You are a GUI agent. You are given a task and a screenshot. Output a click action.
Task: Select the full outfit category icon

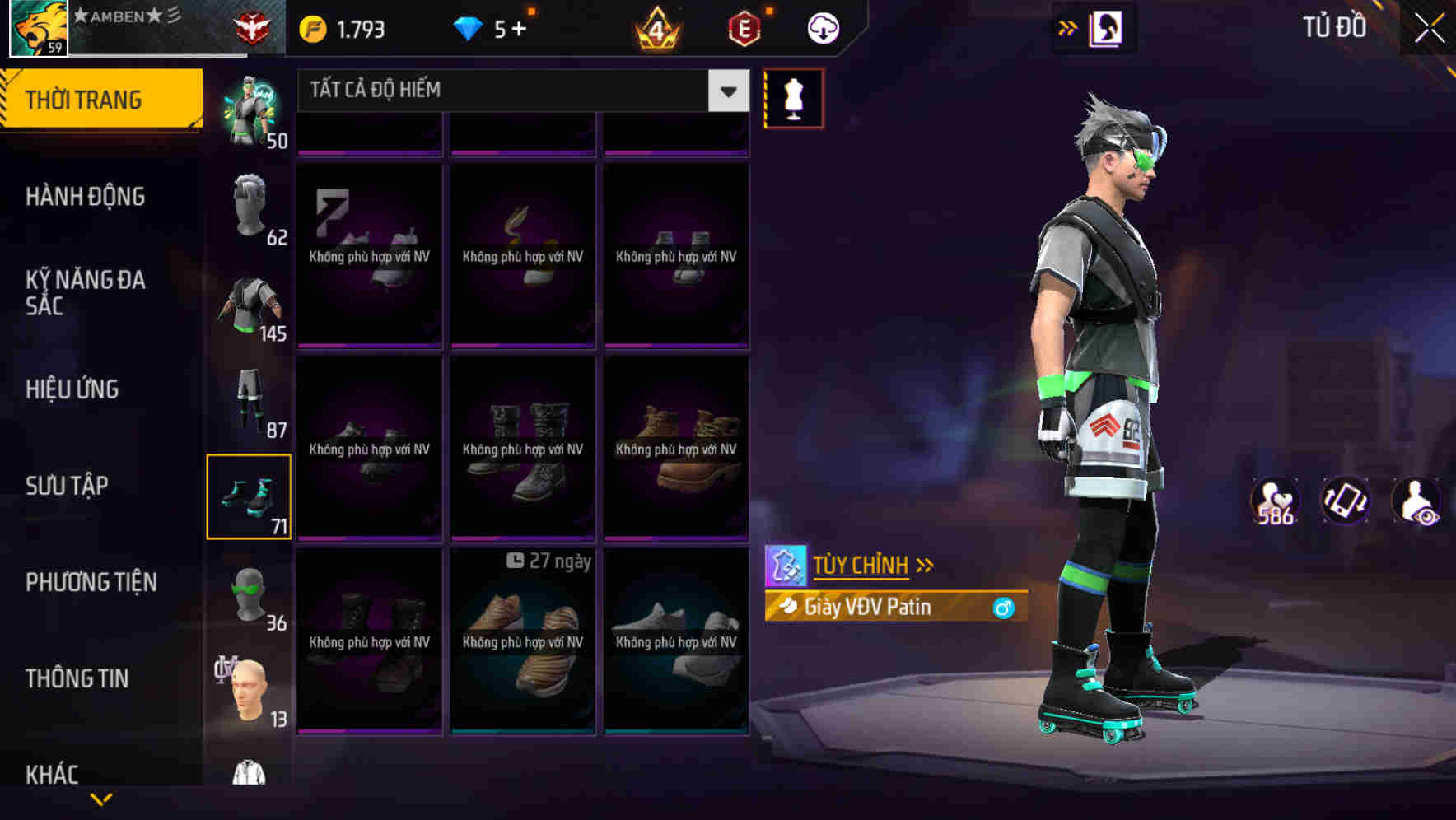[249, 107]
